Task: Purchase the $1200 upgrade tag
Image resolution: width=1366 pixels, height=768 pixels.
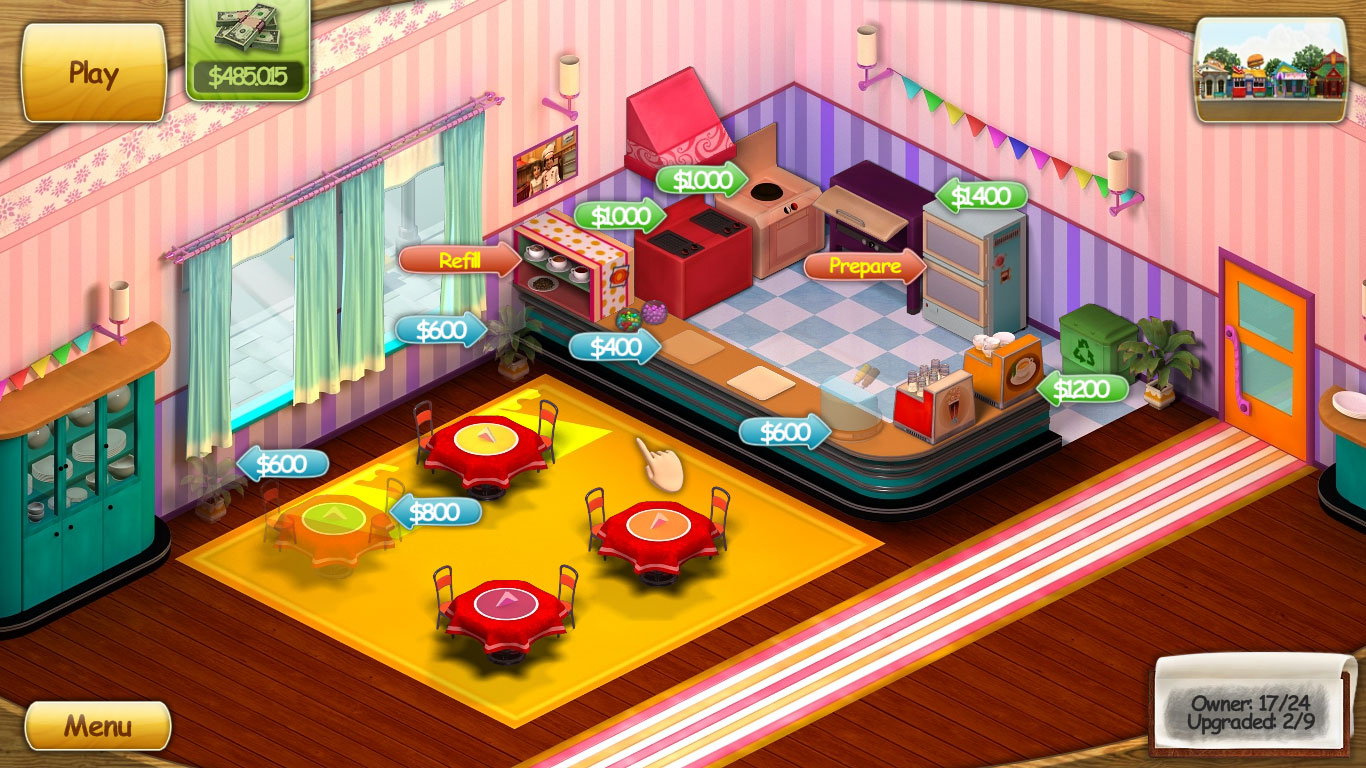Action: [x=1083, y=389]
